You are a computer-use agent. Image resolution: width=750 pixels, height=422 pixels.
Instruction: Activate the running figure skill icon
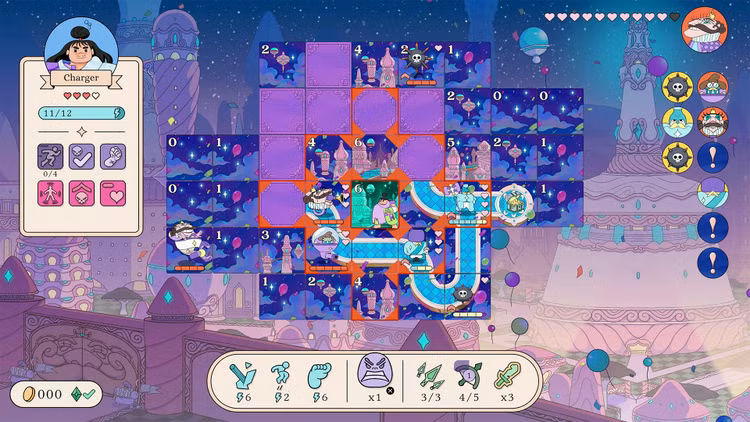tap(51, 156)
